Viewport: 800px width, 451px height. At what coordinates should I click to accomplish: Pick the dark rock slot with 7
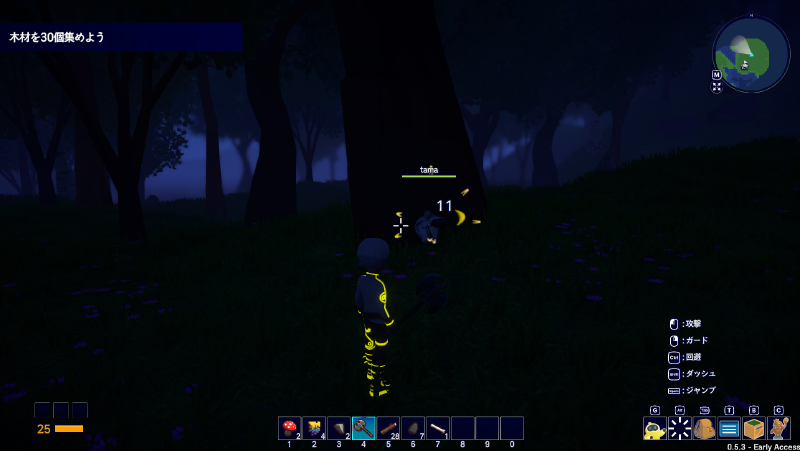(x=413, y=428)
